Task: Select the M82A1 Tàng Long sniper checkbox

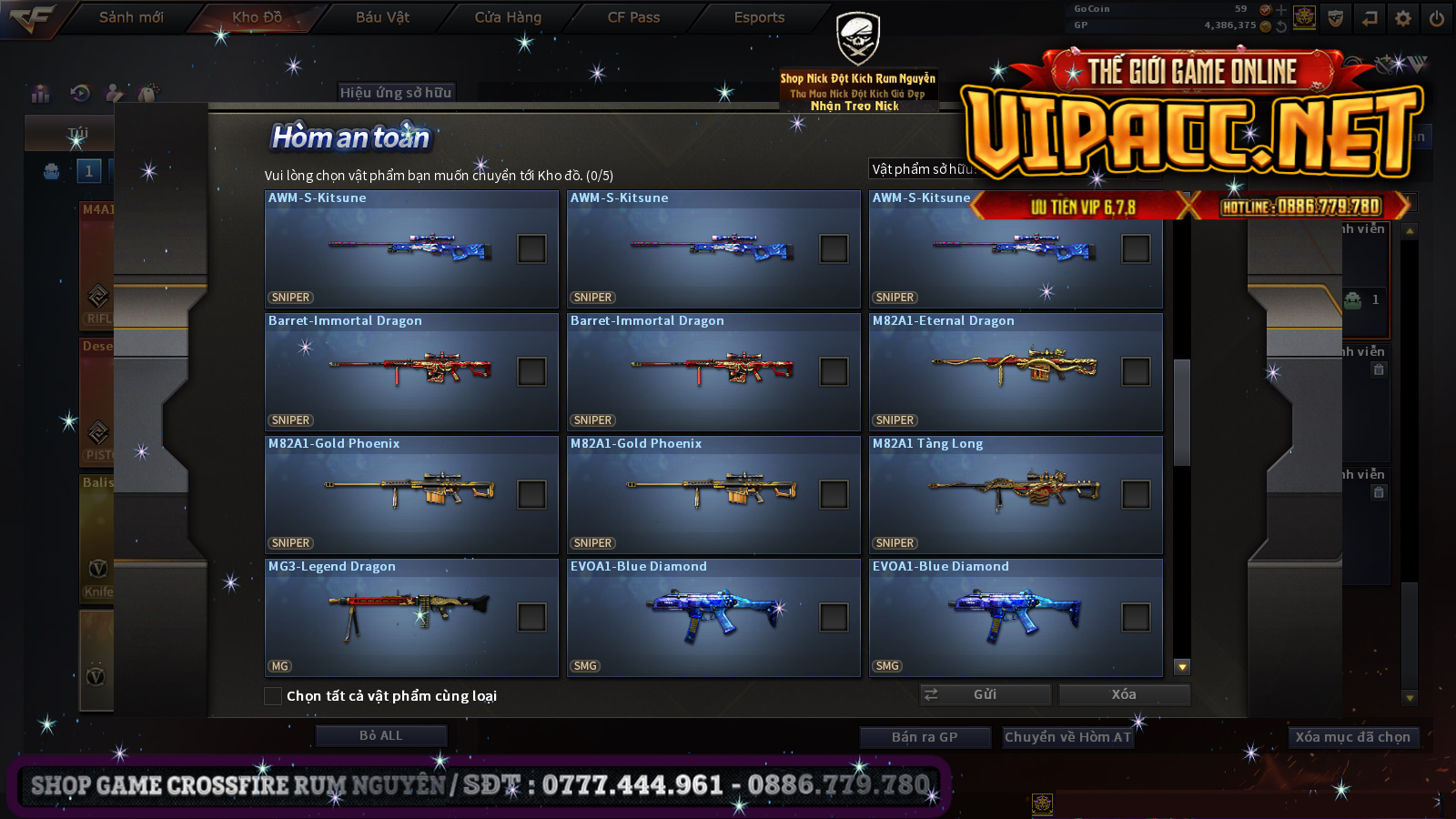Action: [1136, 494]
